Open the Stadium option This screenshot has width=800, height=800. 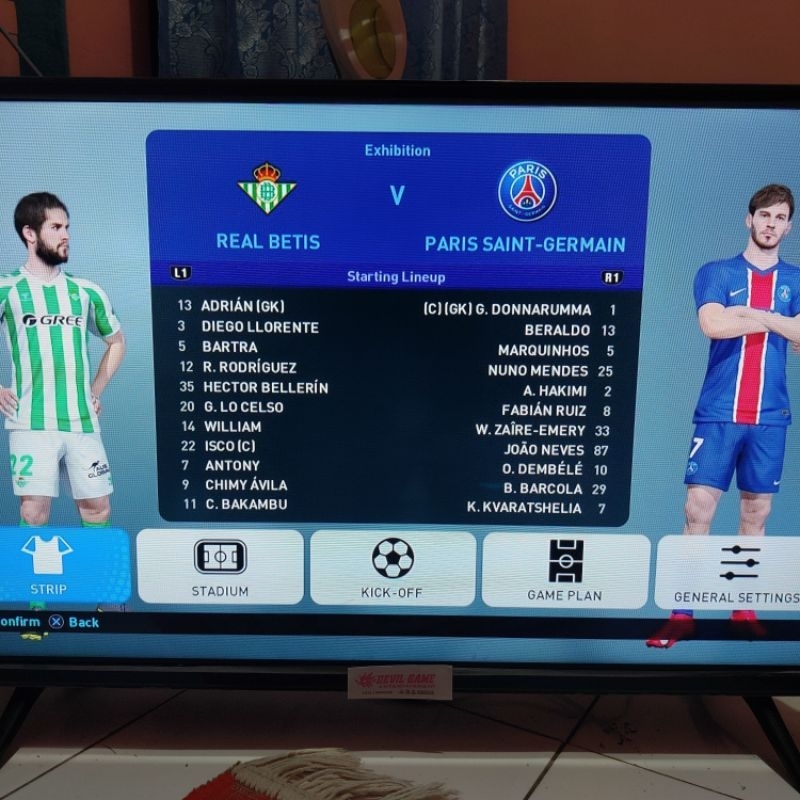(220, 567)
